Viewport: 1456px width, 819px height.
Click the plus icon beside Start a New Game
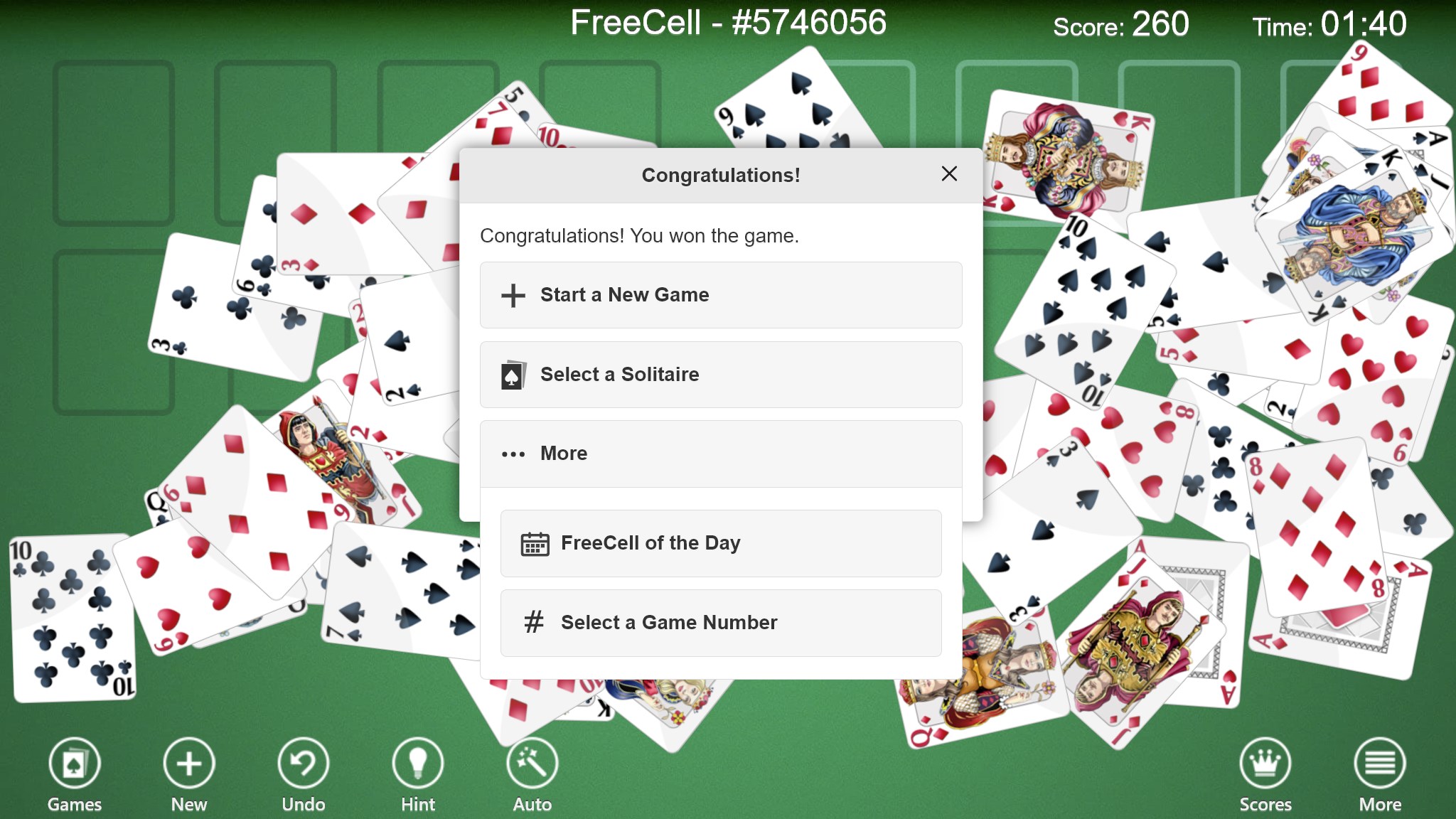(x=513, y=295)
